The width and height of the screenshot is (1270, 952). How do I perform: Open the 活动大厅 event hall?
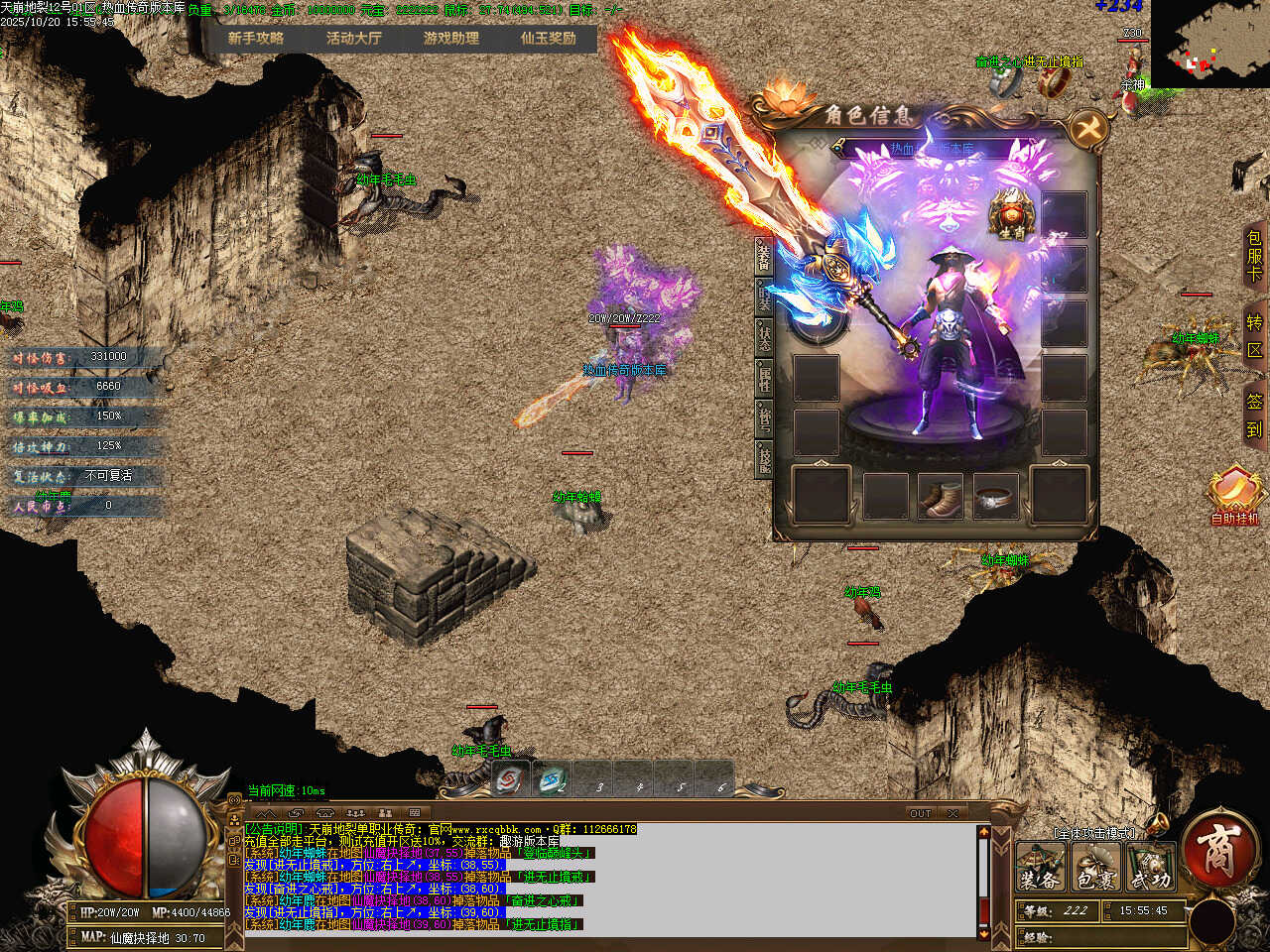pyautogui.click(x=354, y=39)
